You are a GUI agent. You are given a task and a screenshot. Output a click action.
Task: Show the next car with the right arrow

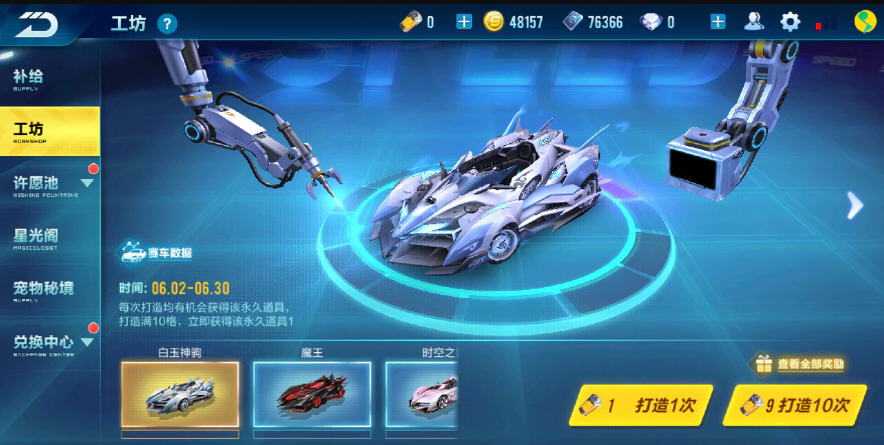[x=855, y=205]
